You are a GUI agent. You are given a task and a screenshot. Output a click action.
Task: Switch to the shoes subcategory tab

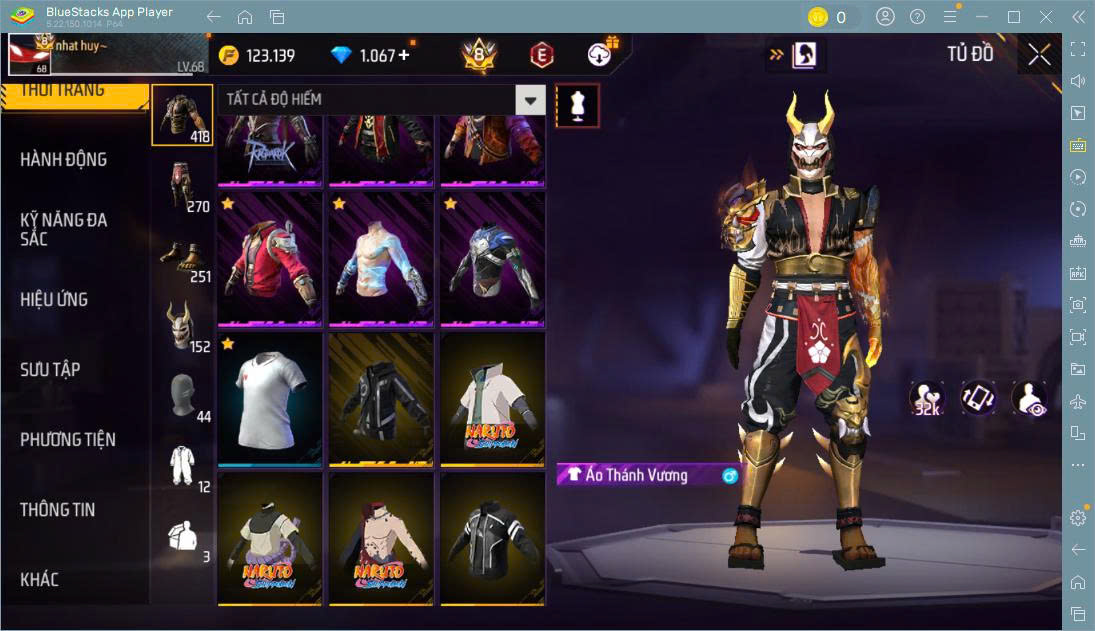click(x=182, y=257)
